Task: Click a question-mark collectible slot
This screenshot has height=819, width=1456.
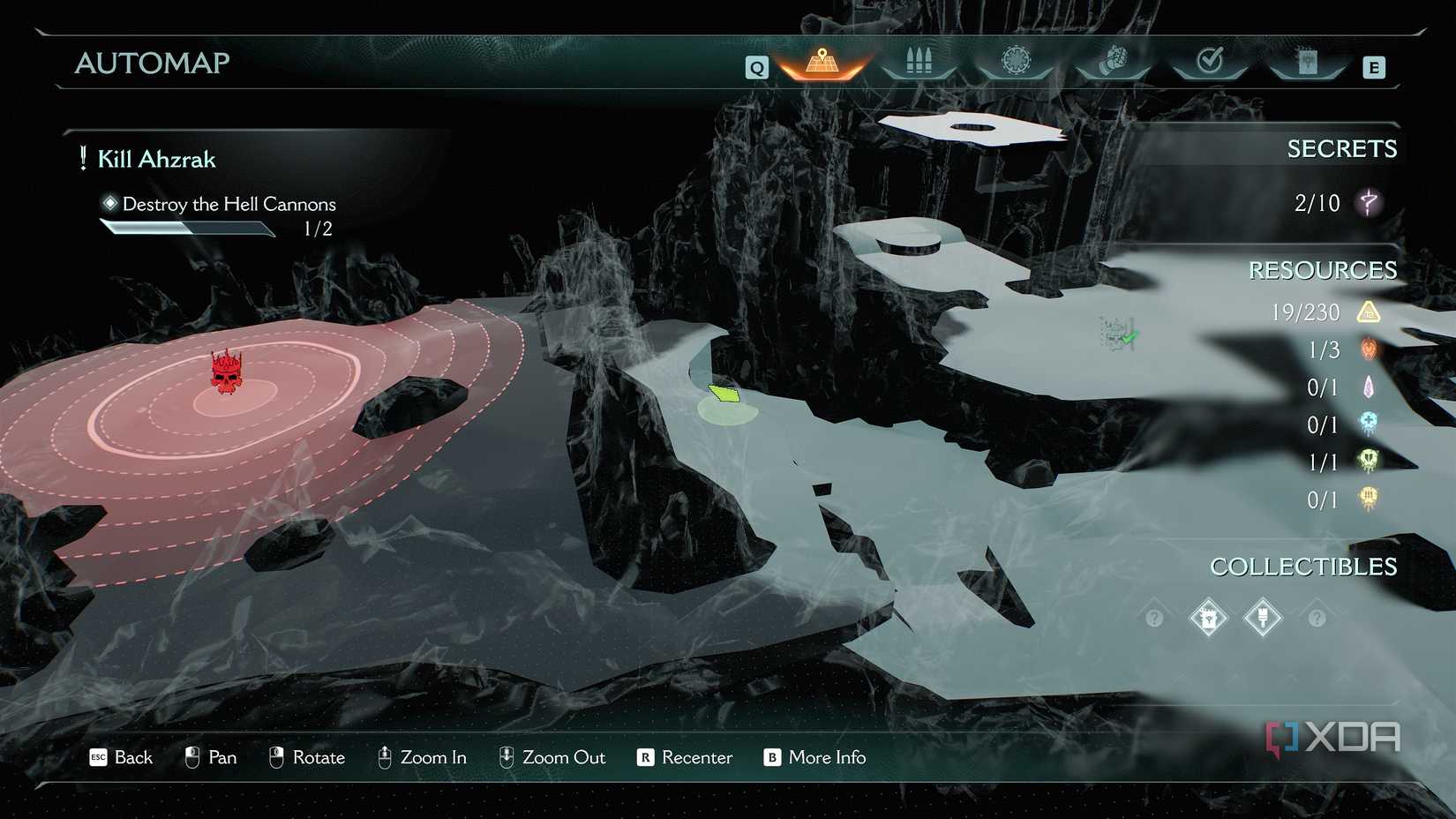Action: coord(1153,618)
